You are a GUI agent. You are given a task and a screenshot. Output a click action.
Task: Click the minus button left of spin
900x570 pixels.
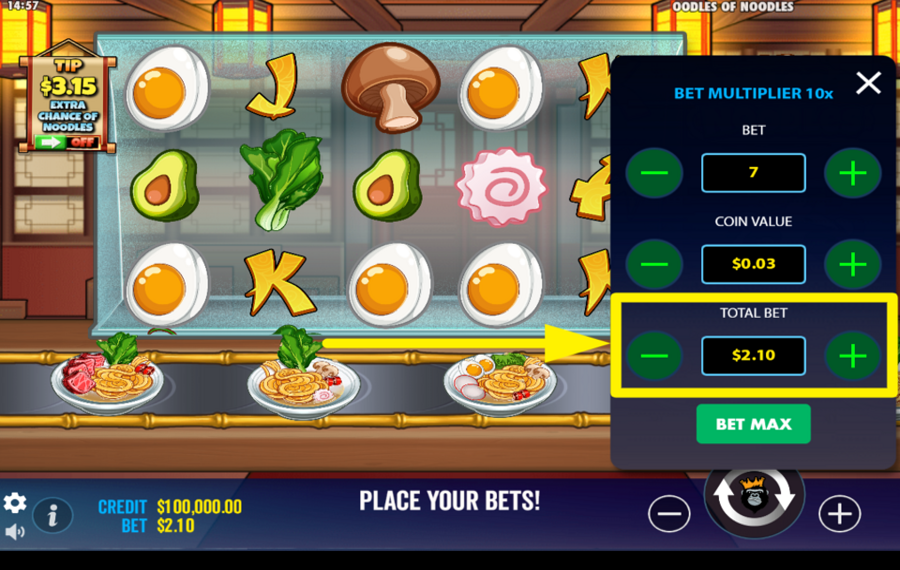coord(669,514)
